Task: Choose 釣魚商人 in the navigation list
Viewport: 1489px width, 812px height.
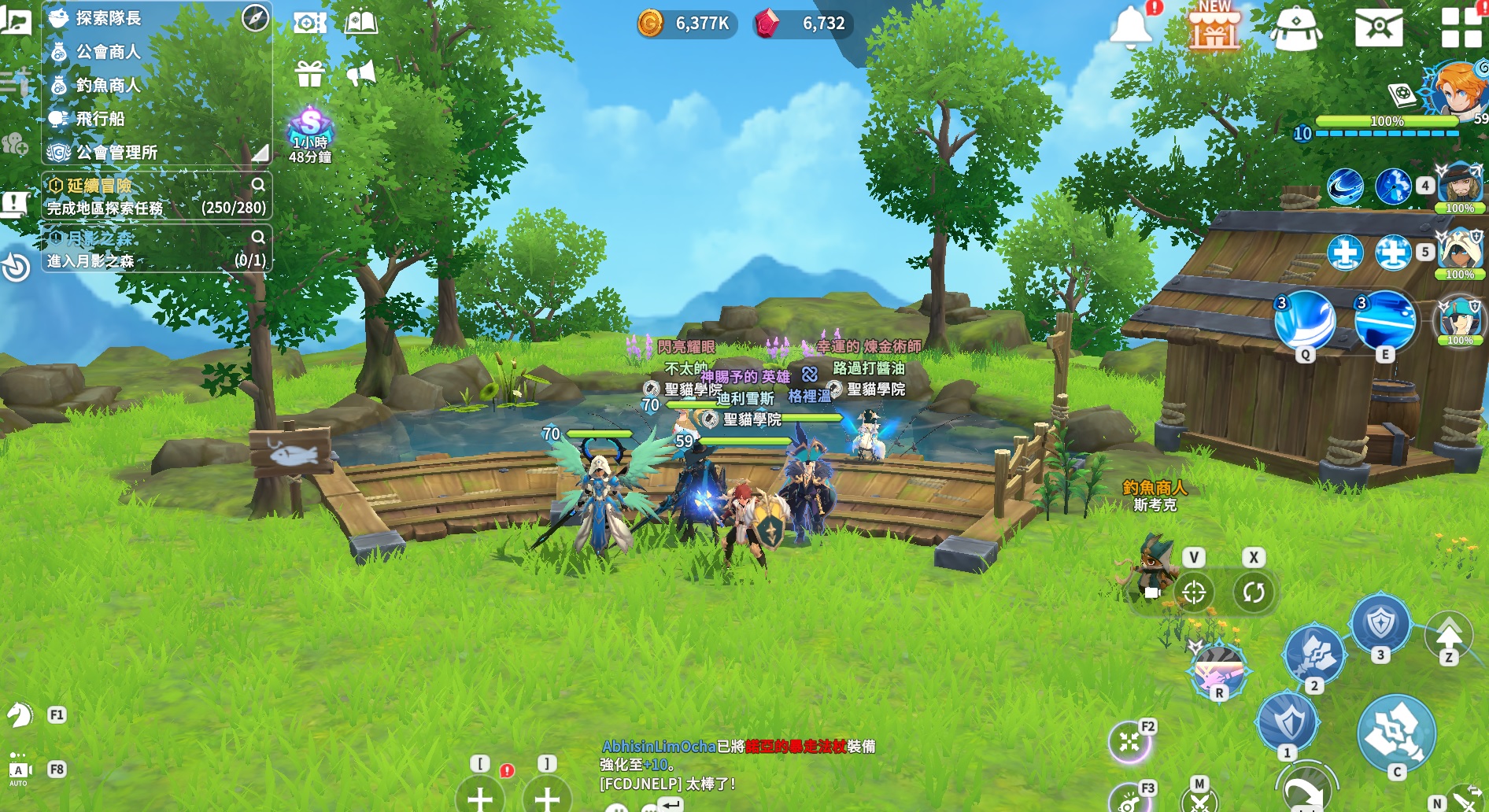Action: click(108, 85)
